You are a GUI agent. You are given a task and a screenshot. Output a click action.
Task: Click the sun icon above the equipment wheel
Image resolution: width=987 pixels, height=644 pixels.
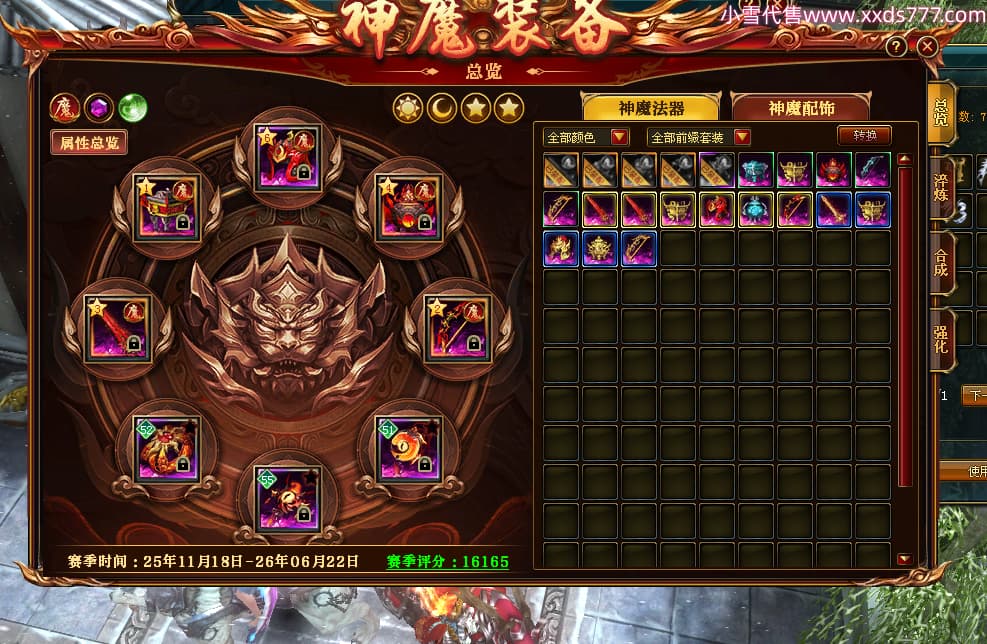[408, 108]
